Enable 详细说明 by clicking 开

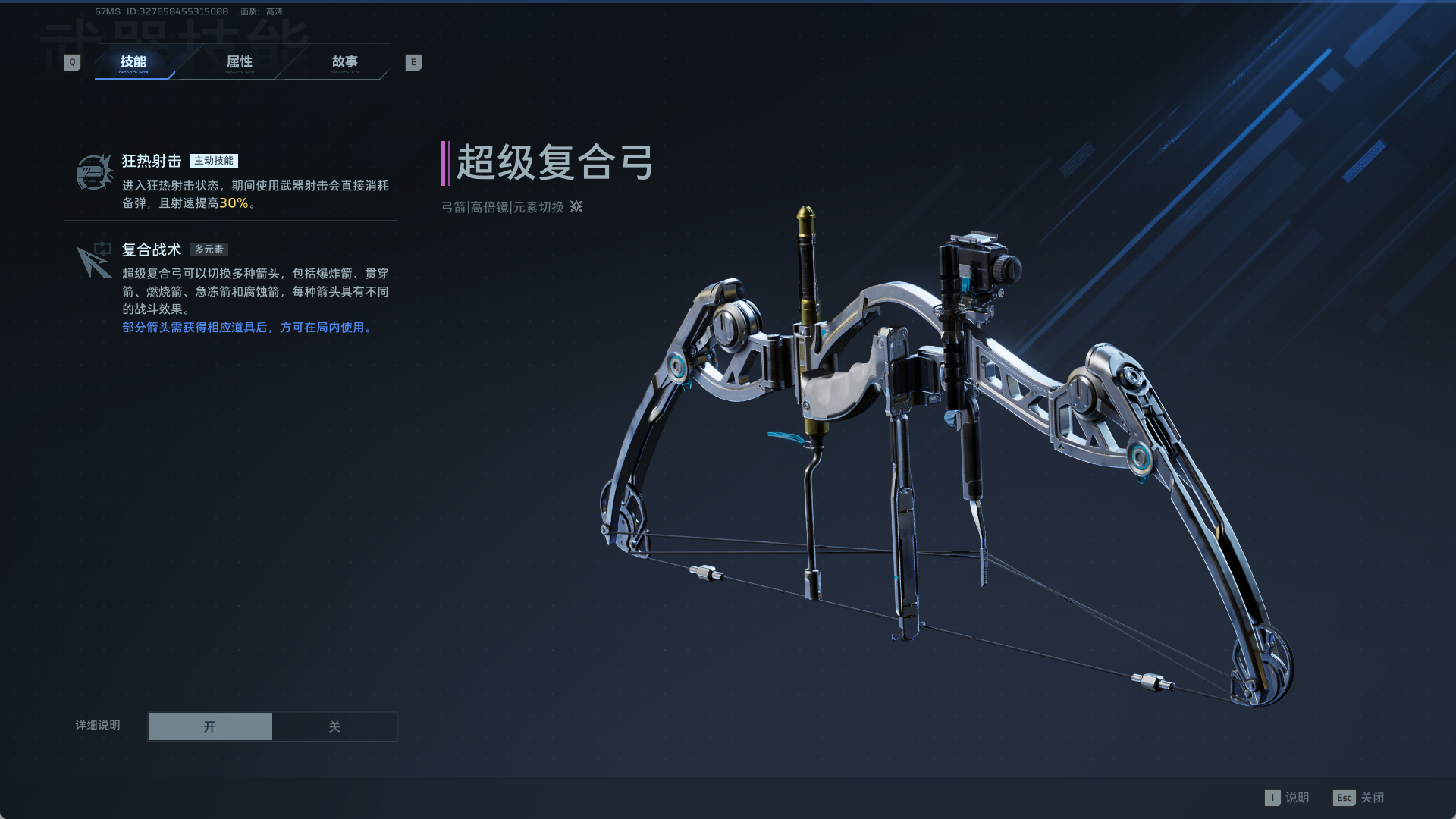(x=210, y=726)
